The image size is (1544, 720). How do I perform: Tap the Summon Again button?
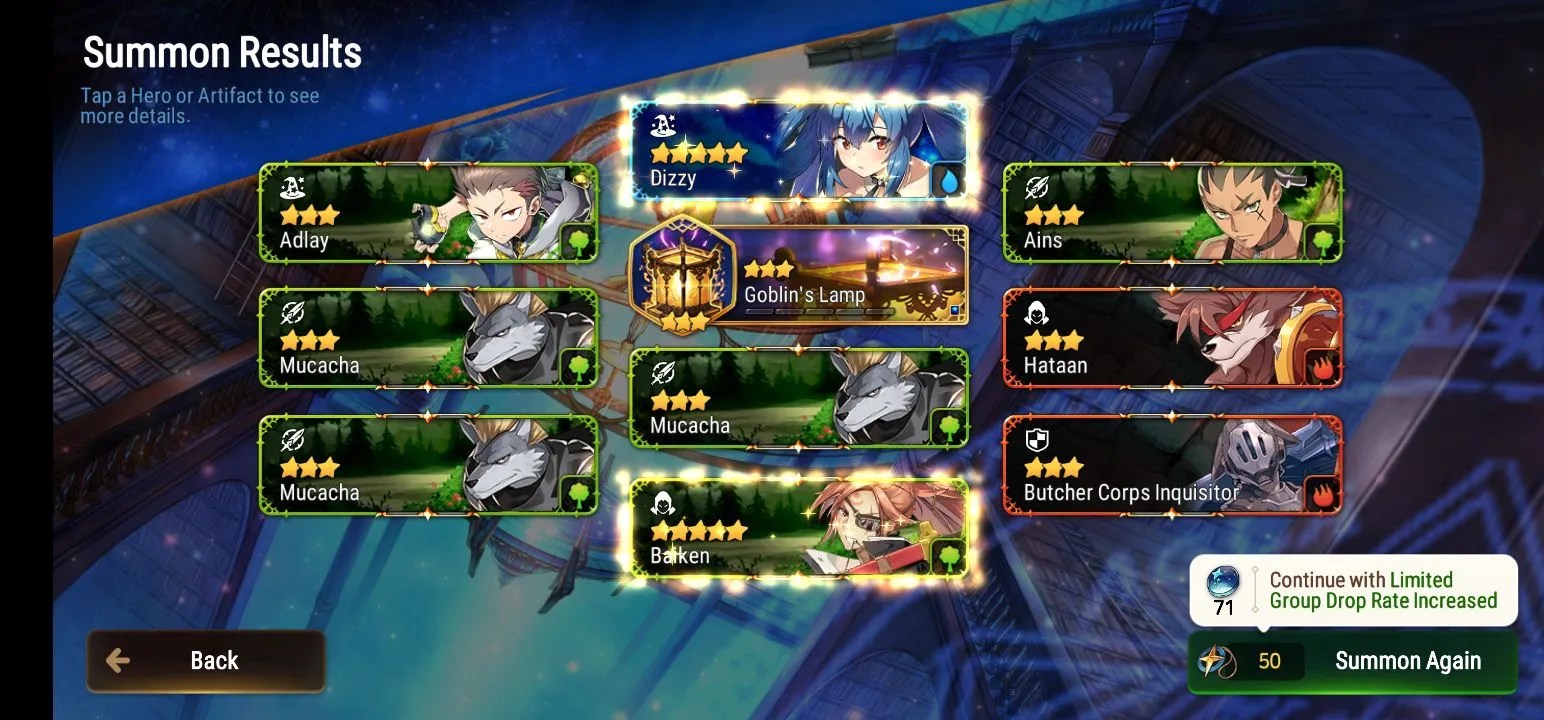(x=1352, y=661)
